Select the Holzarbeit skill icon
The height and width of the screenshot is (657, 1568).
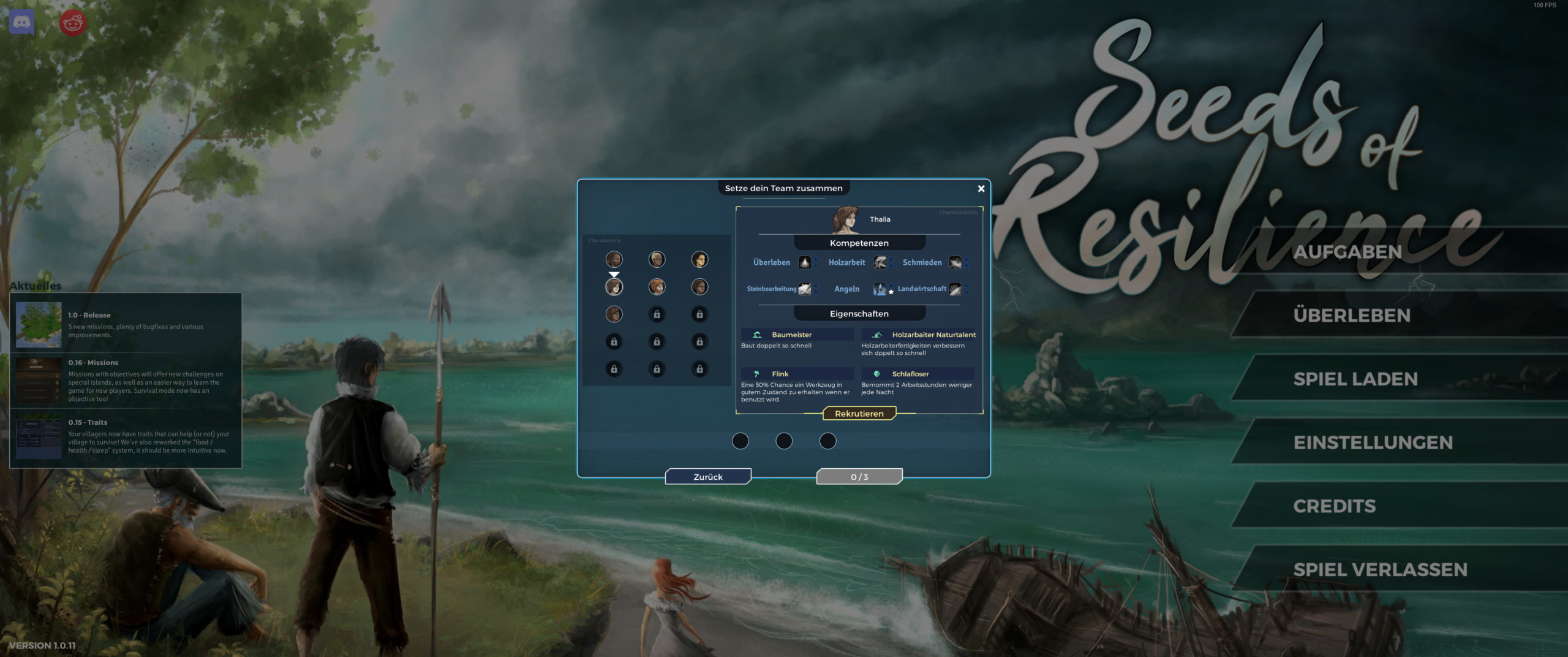click(x=880, y=262)
